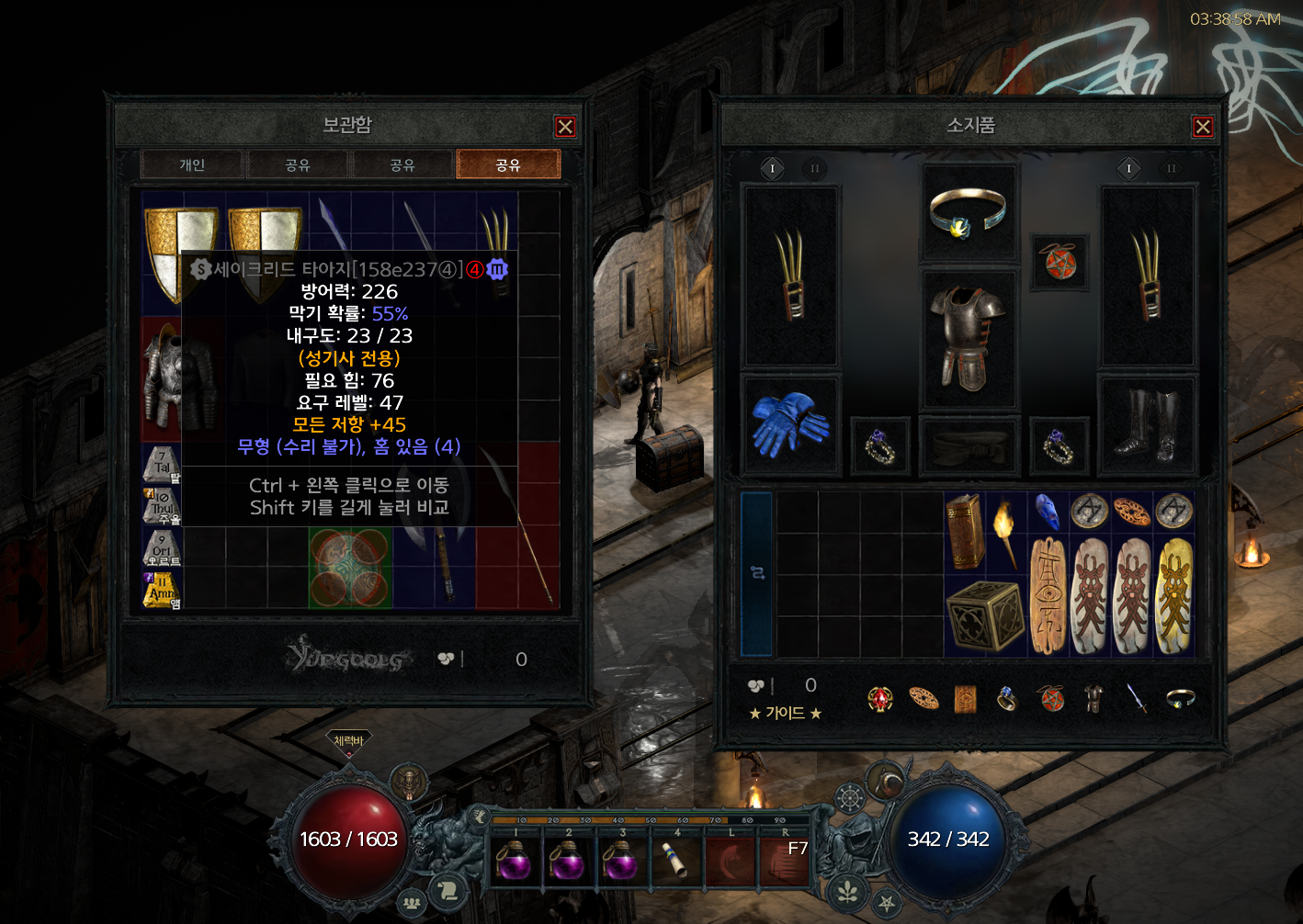Viewport: 1303px width, 924px height.
Task: Pick up the burning torch charm
Action: tap(1006, 531)
